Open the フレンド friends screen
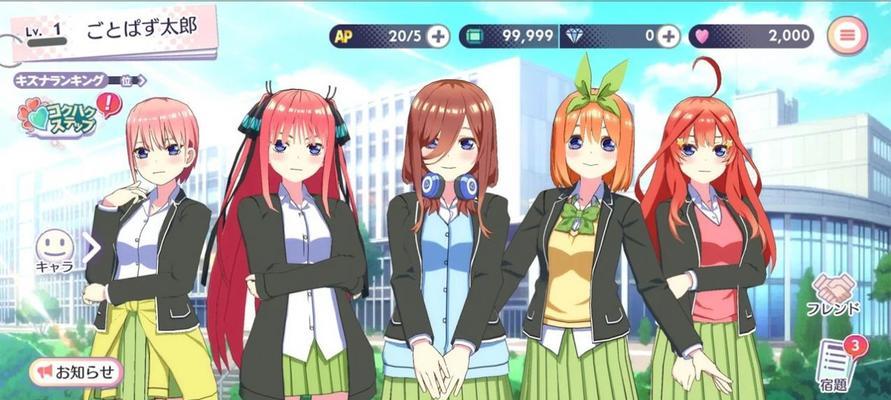 [832, 295]
